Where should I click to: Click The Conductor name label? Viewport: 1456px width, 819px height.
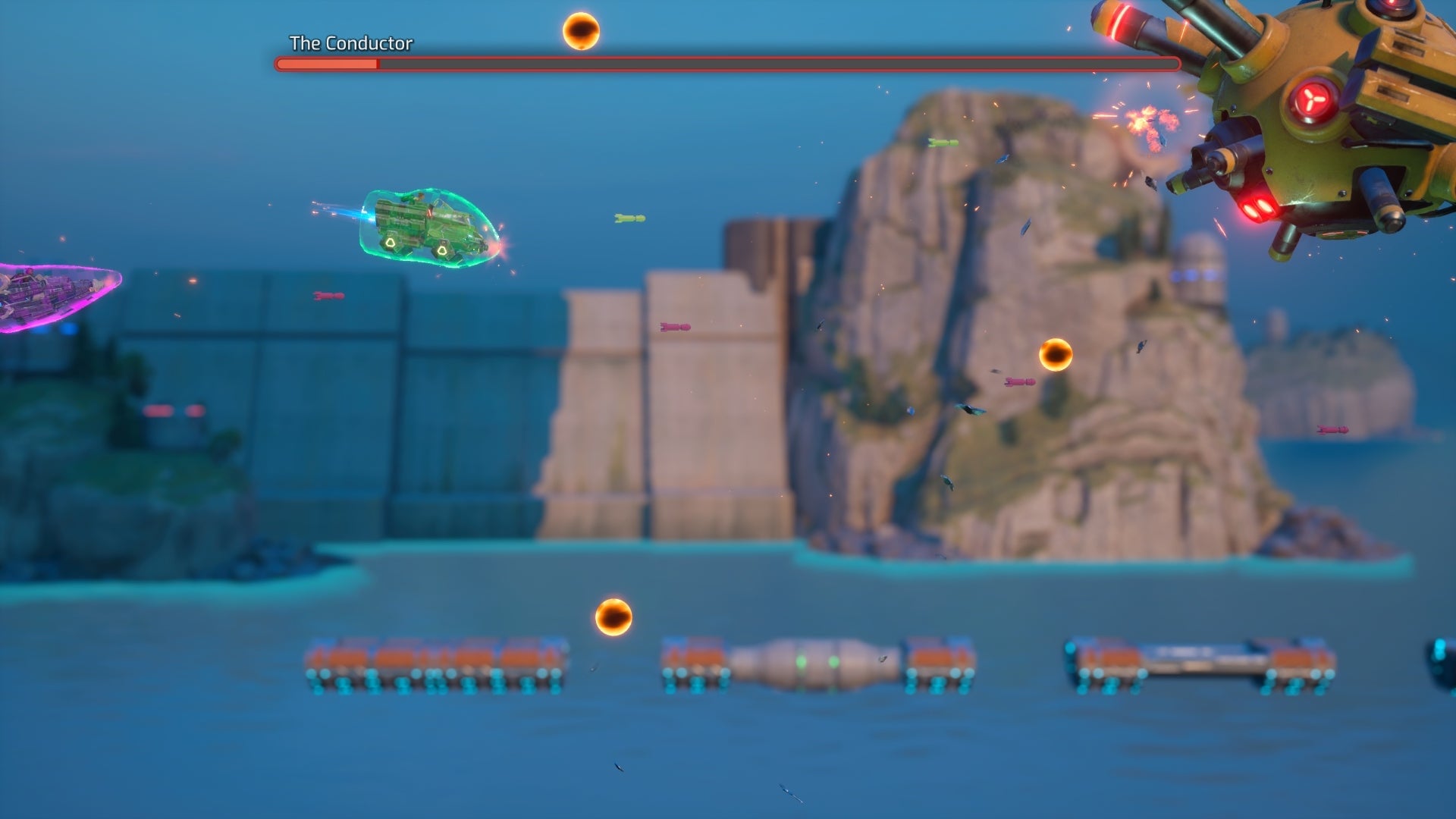351,43
